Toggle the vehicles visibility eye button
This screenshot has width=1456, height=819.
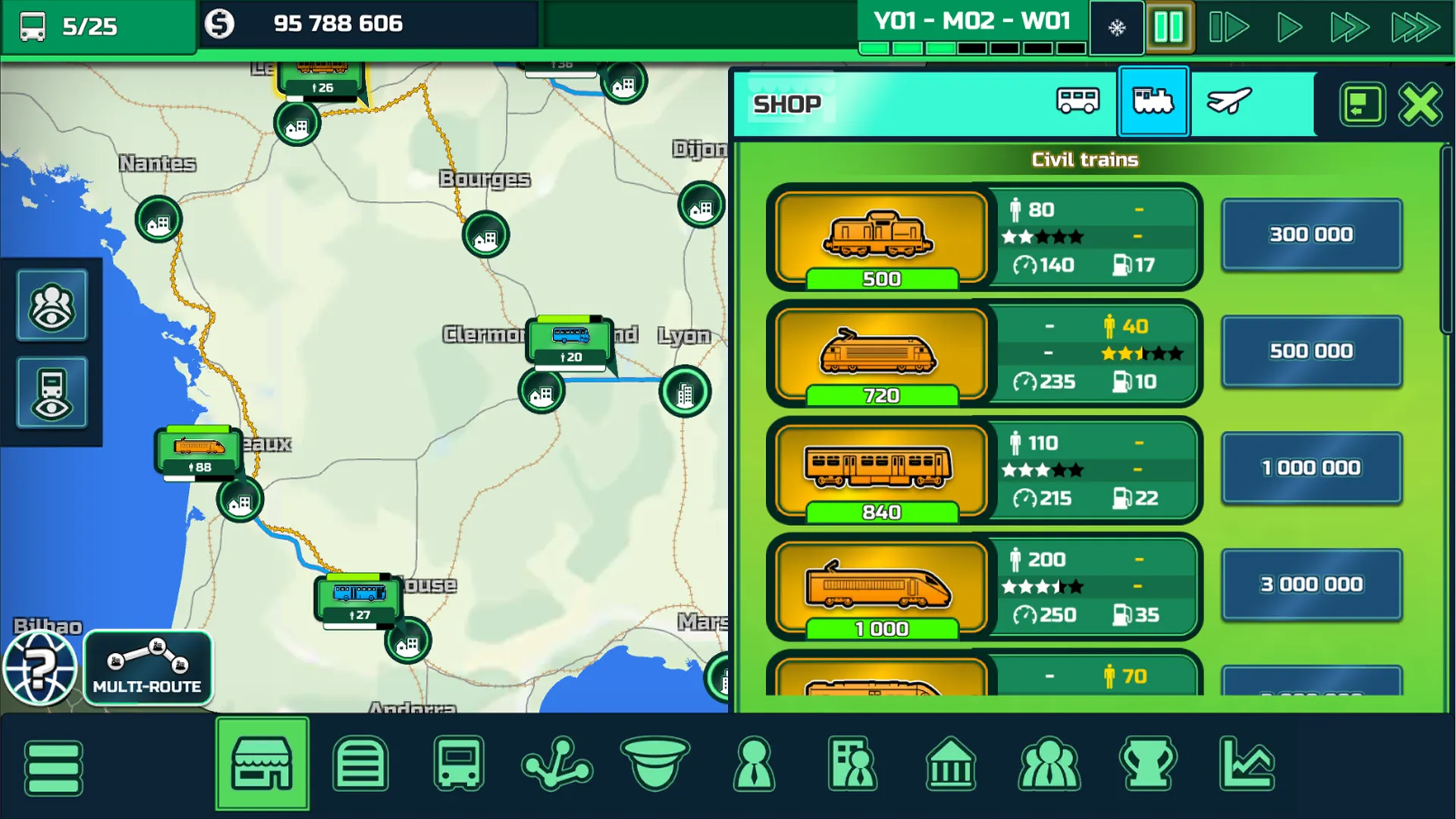[x=52, y=393]
